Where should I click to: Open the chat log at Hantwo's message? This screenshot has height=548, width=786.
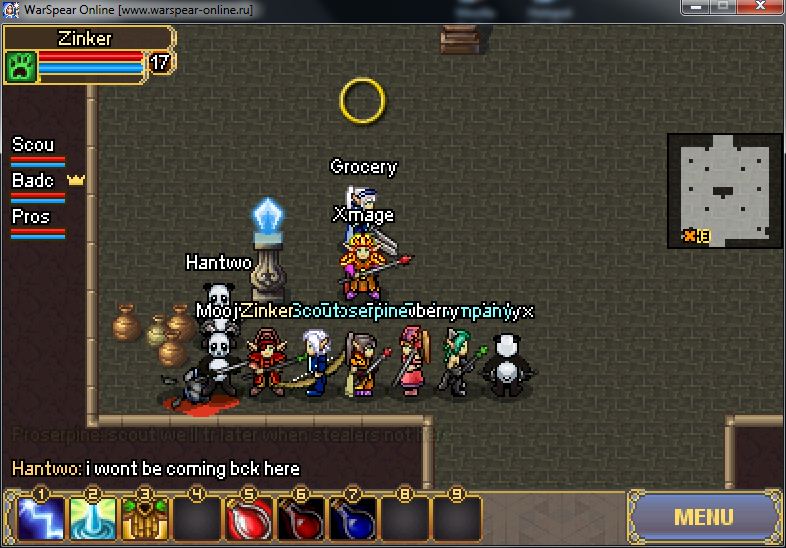[155, 468]
